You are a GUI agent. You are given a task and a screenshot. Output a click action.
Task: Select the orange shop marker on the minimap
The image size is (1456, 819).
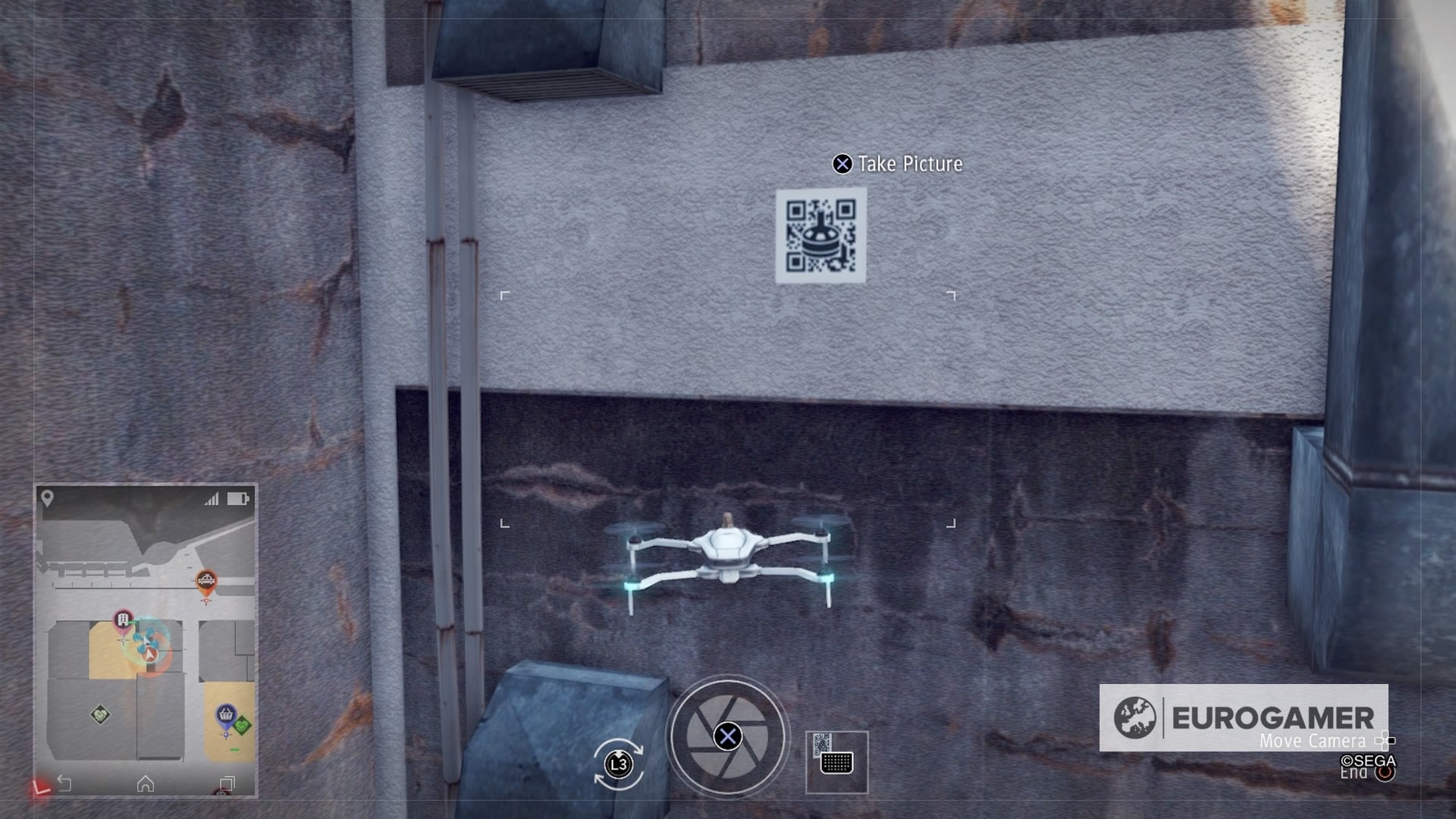coord(205,579)
